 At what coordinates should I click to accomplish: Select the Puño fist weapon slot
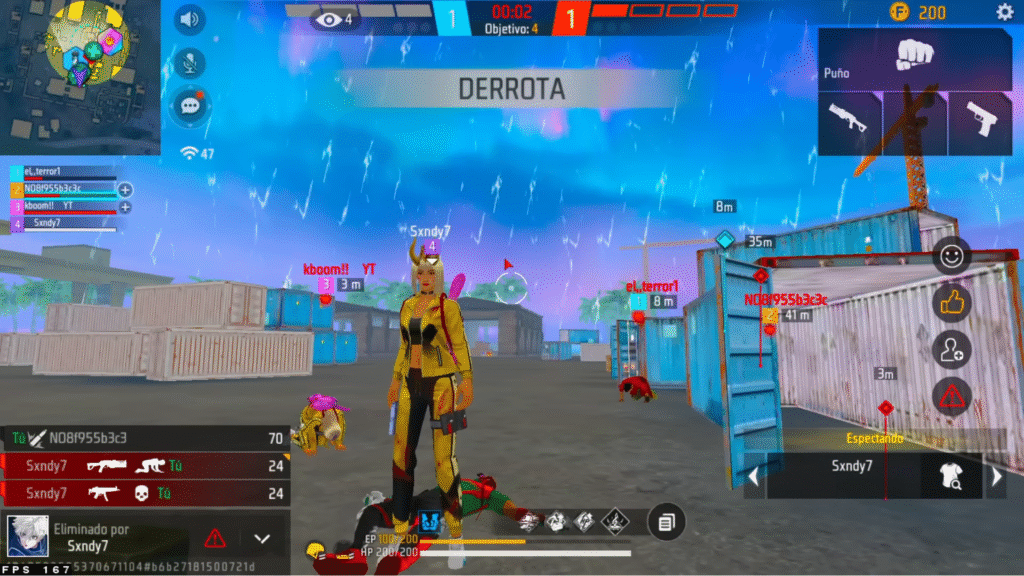(915, 58)
